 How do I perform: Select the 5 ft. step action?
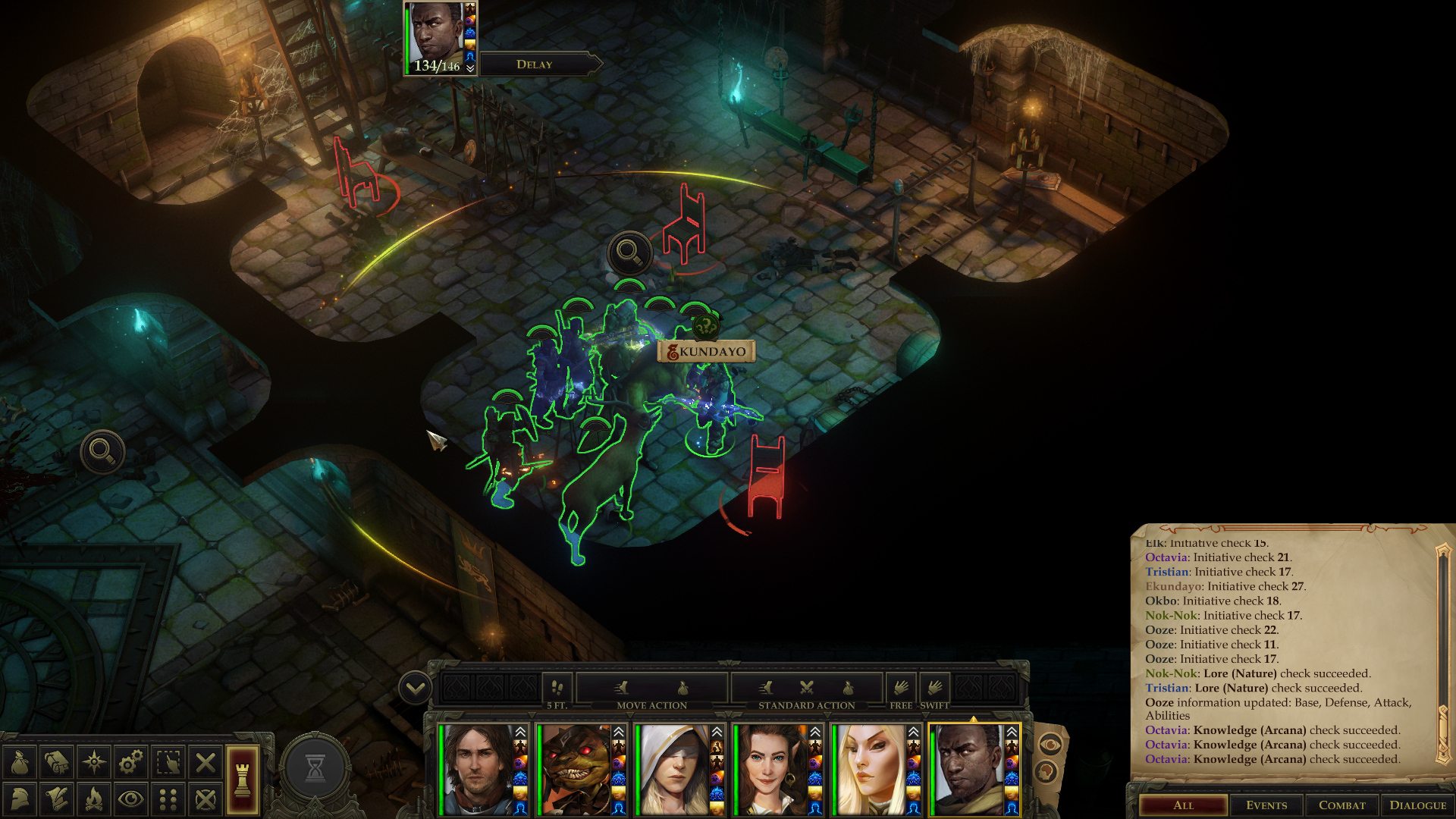557,689
